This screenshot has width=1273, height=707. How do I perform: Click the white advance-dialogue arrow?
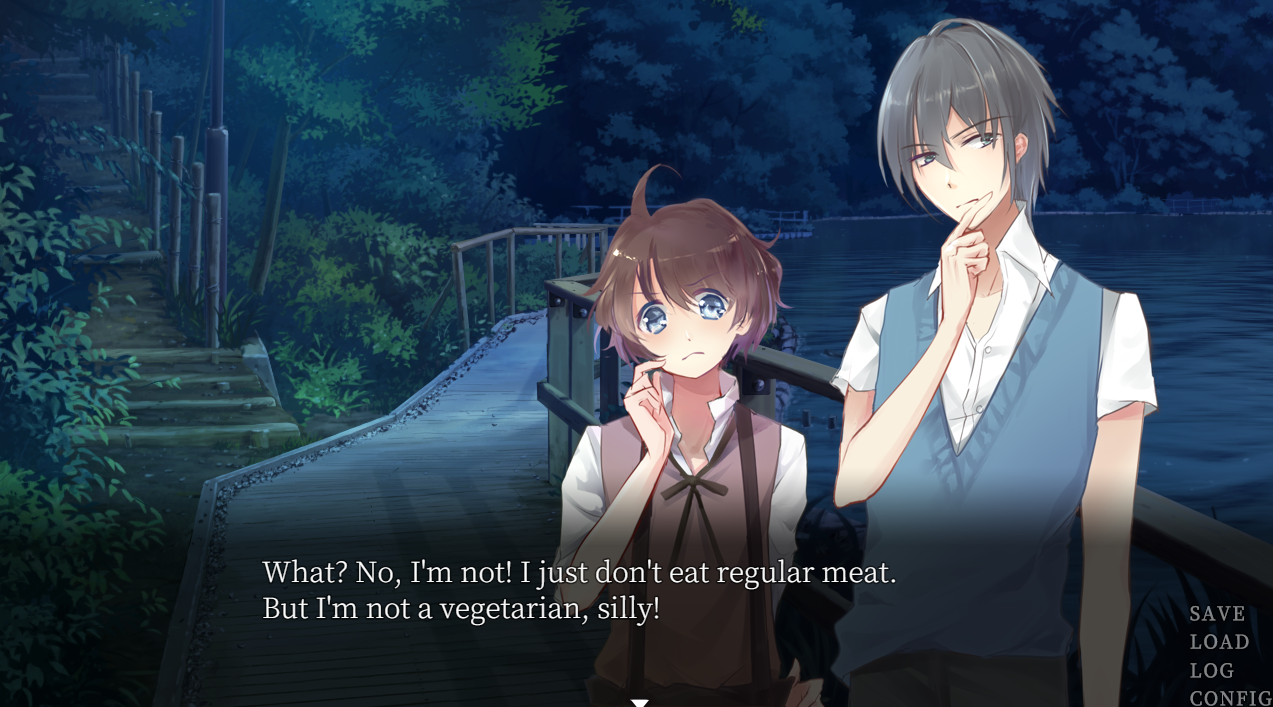(x=640, y=702)
